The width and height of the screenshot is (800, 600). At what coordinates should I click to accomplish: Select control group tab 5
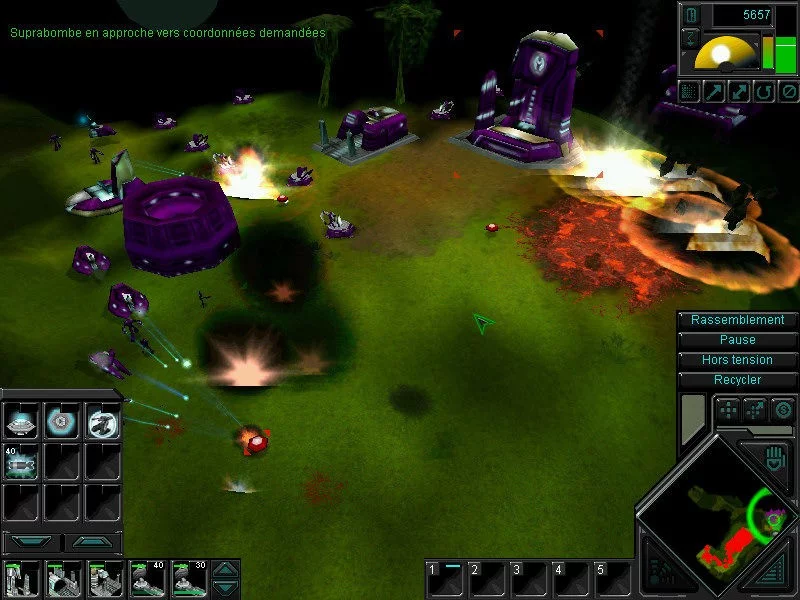coord(612,579)
